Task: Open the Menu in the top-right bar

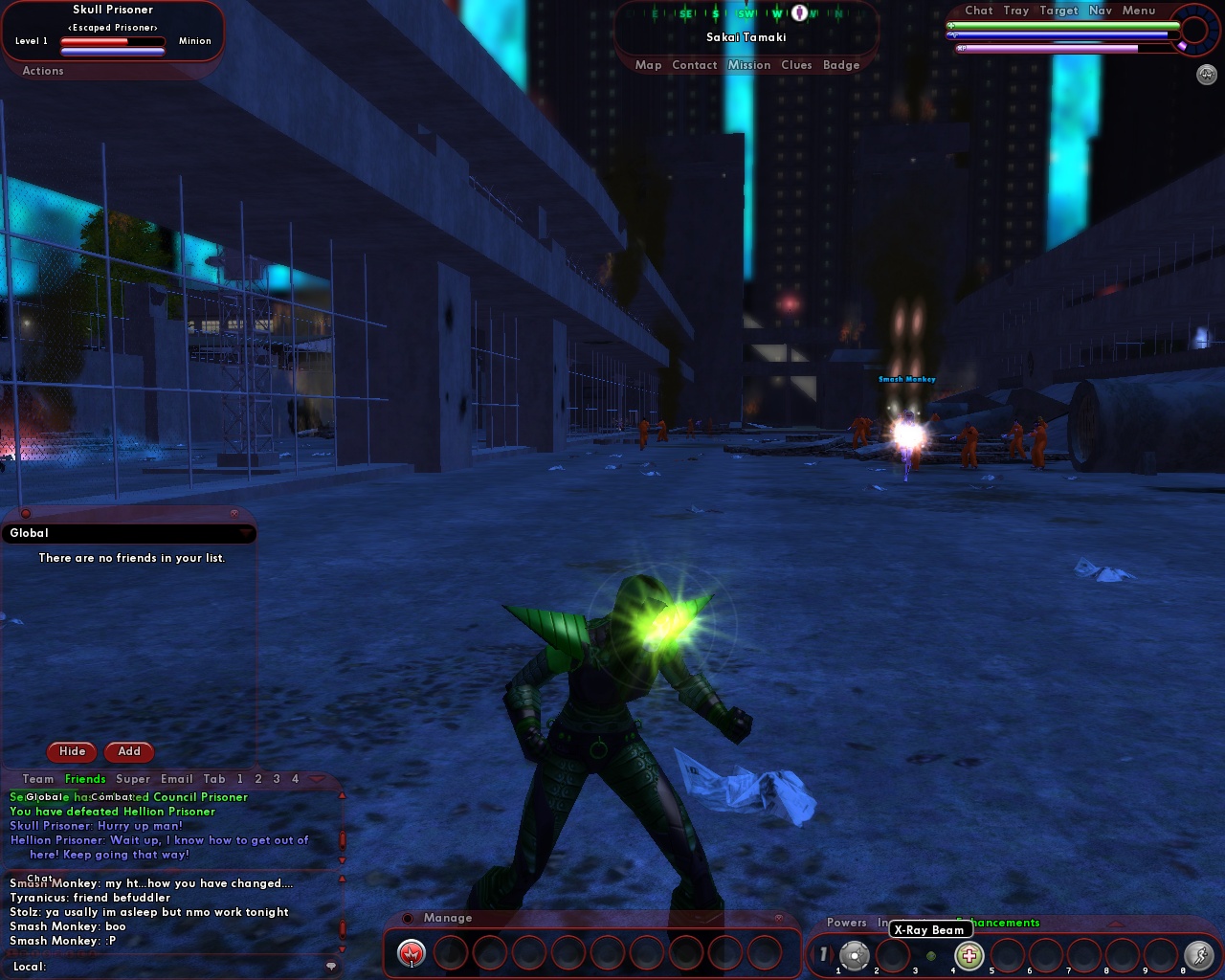Action: pos(1139,11)
